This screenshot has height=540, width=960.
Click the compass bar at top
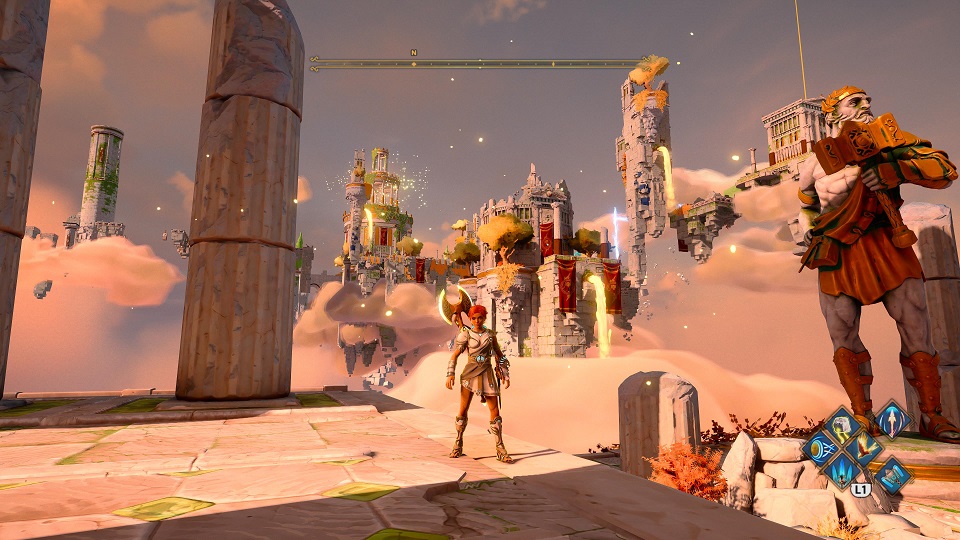click(x=476, y=63)
